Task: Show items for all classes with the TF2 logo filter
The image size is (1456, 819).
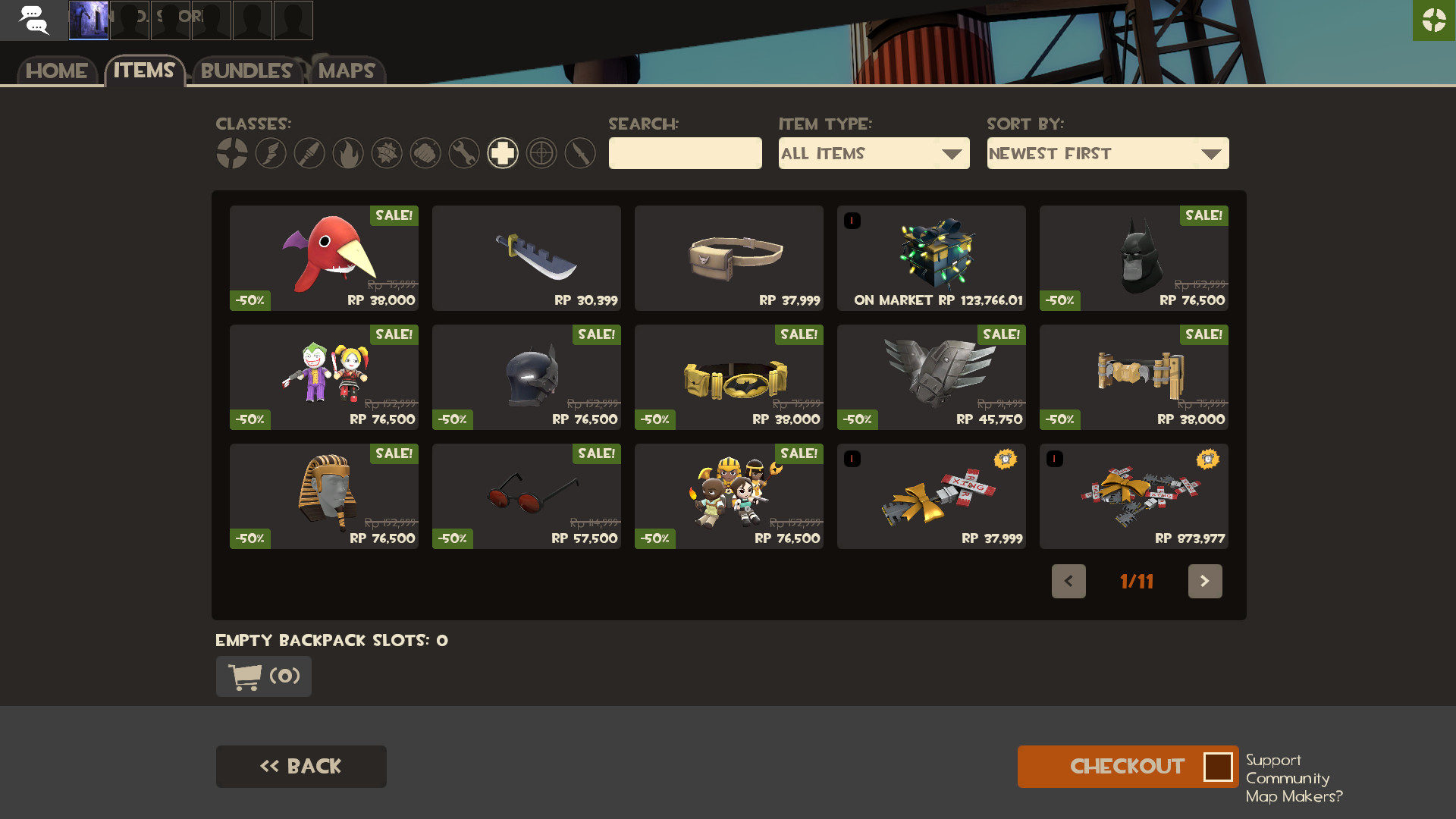Action: (x=232, y=152)
